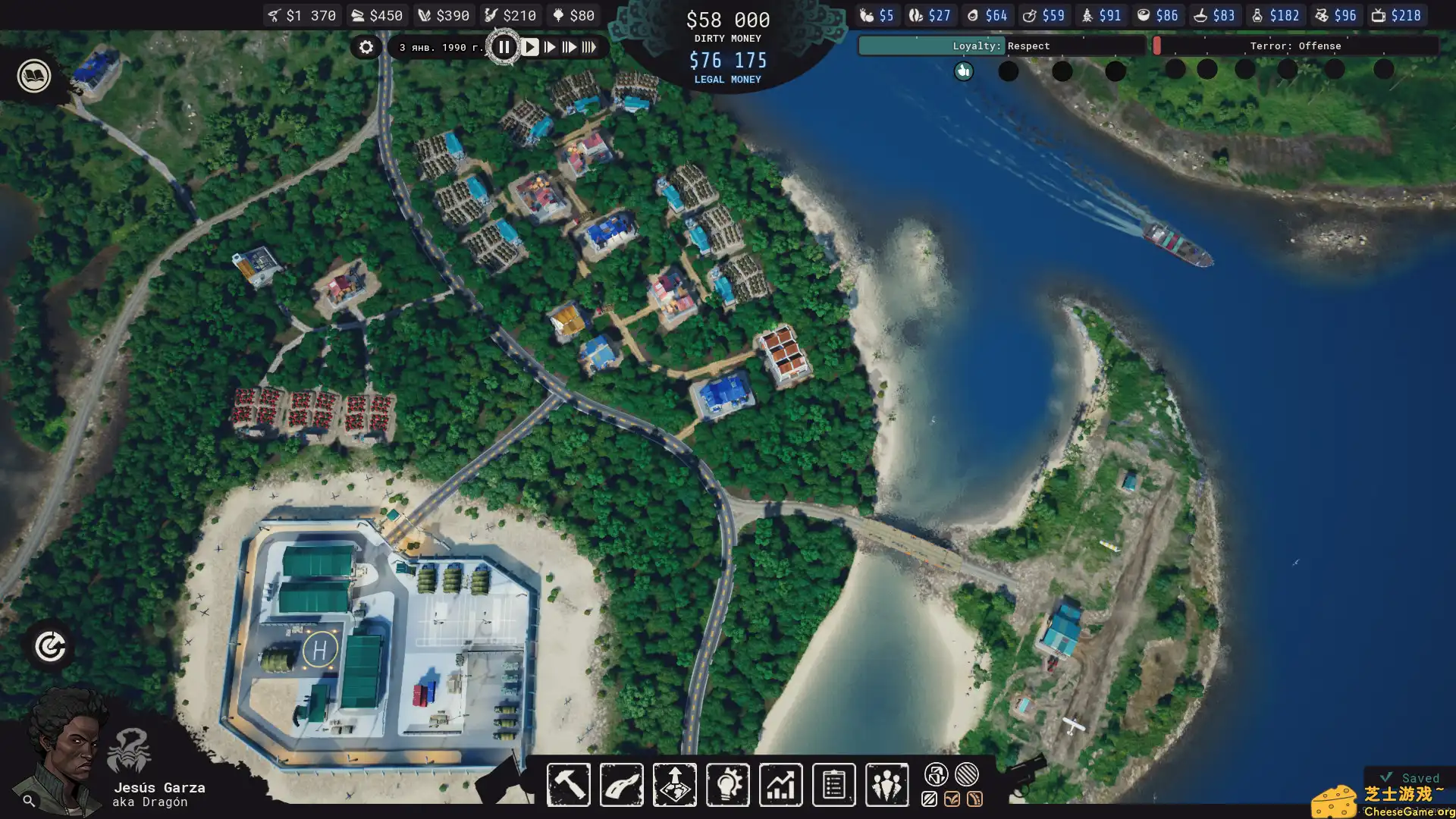Image resolution: width=1456 pixels, height=819 pixels.
Task: Open the in-game encyclopedia compass icon
Action: (49, 646)
